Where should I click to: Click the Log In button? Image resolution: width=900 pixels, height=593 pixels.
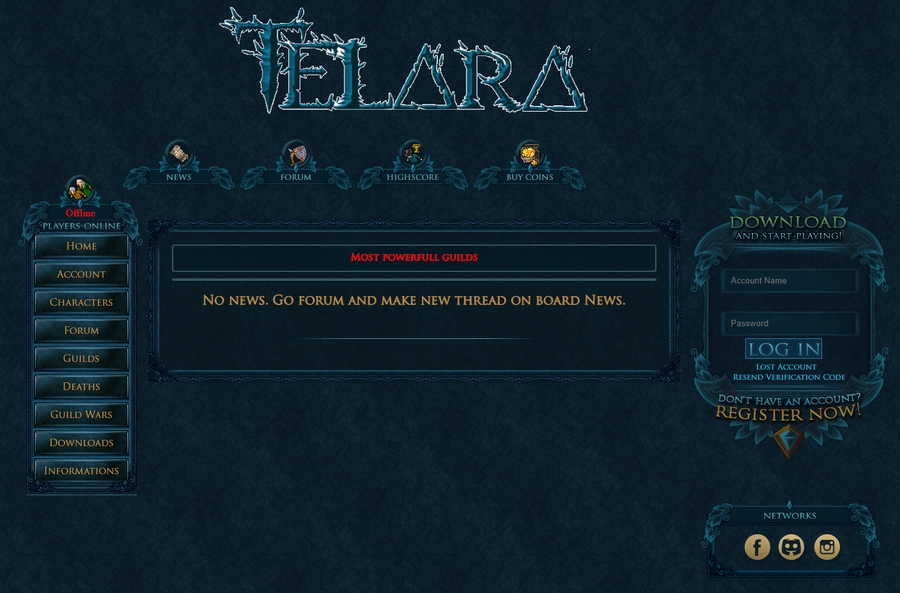pyautogui.click(x=783, y=349)
